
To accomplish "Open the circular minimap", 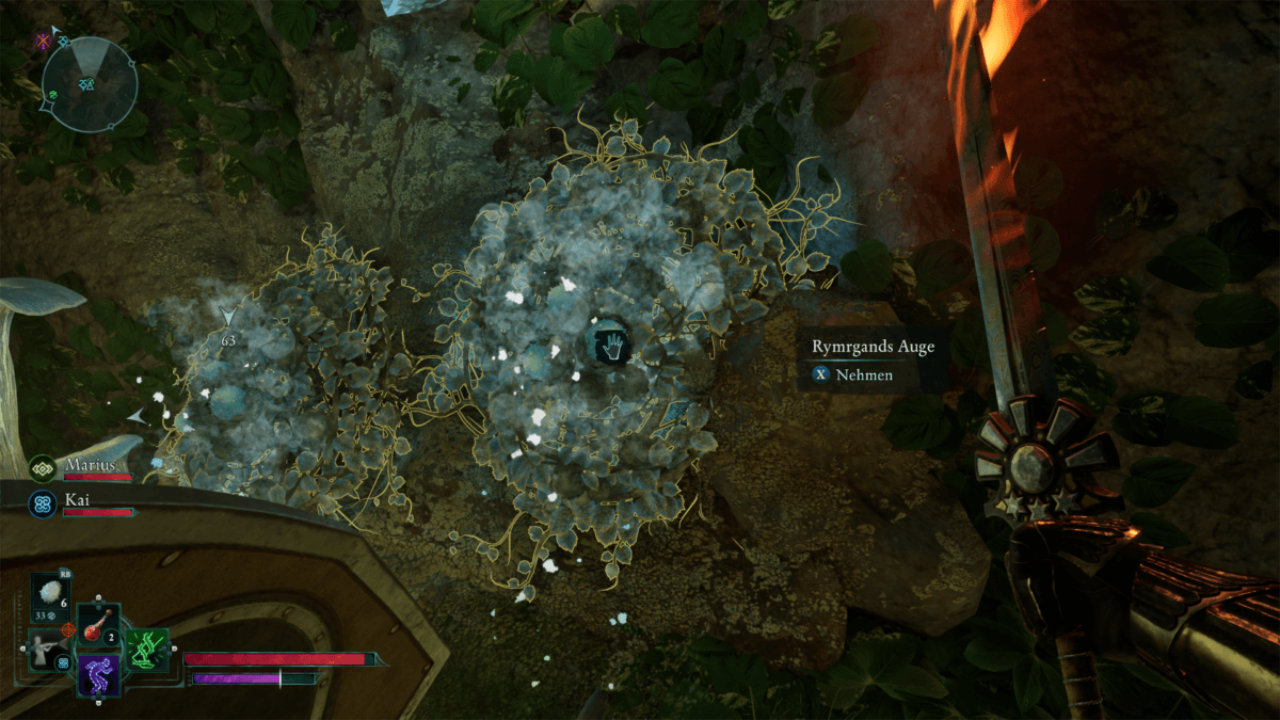I will pos(90,84).
